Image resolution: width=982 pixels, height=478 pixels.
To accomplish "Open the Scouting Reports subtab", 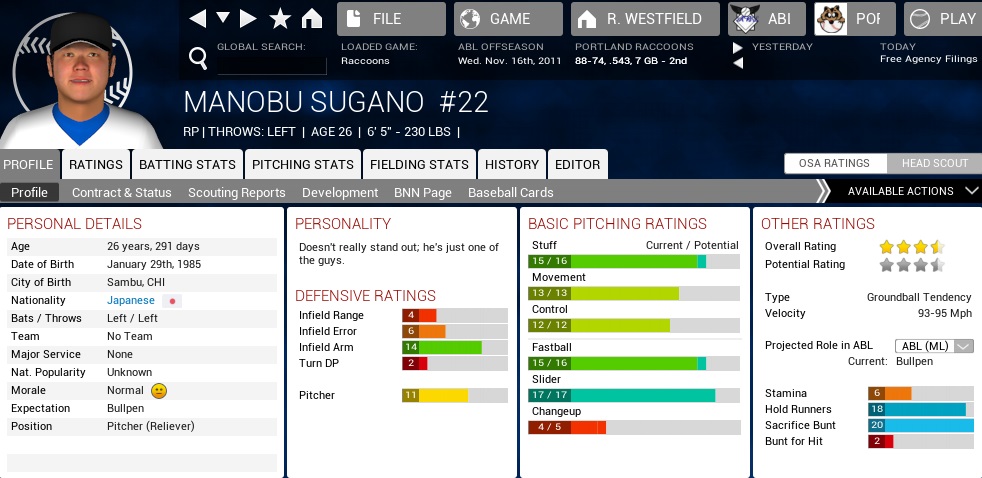I will 237,192.
